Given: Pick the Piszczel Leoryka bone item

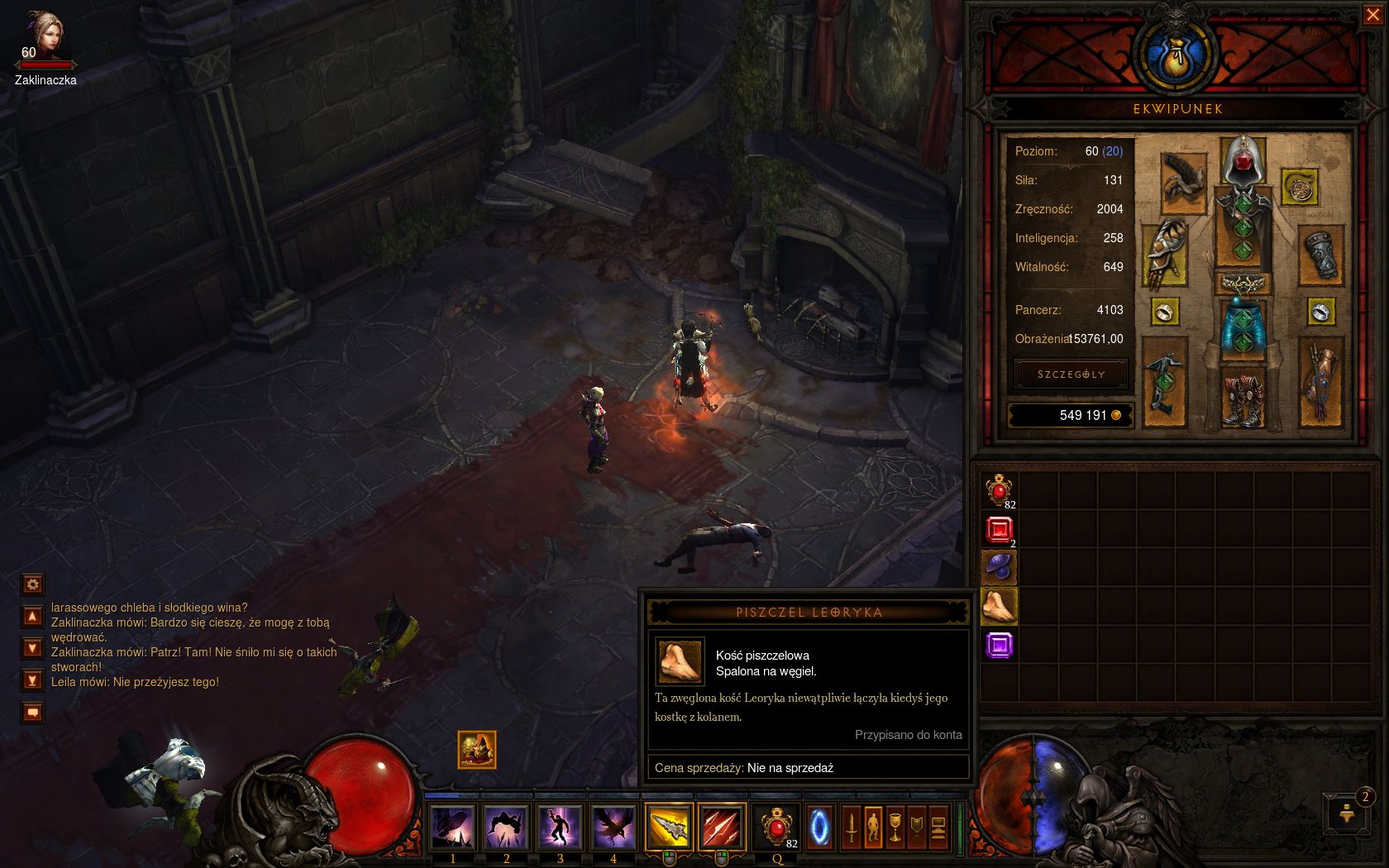Looking at the screenshot, I should pos(999,606).
